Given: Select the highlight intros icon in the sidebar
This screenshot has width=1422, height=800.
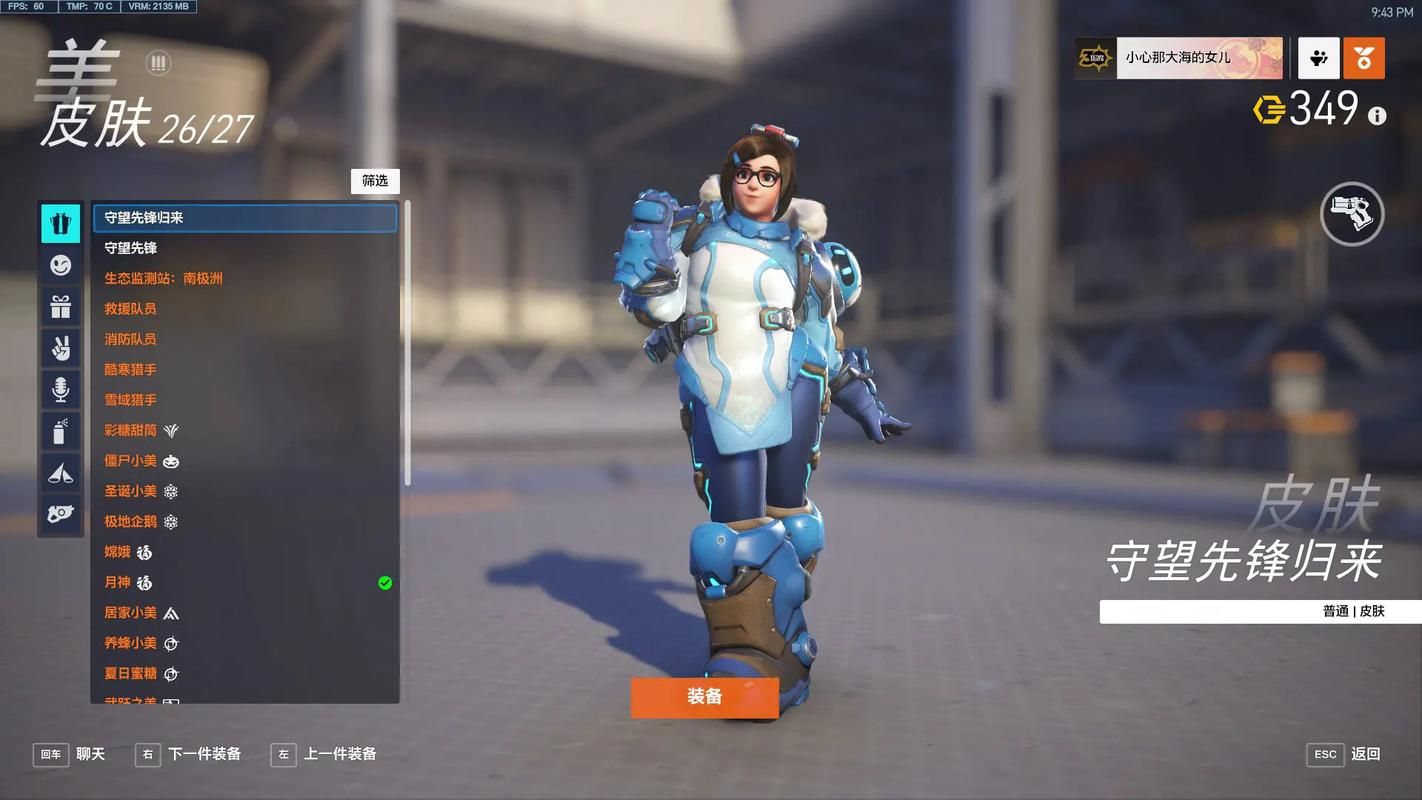Looking at the screenshot, I should point(60,473).
